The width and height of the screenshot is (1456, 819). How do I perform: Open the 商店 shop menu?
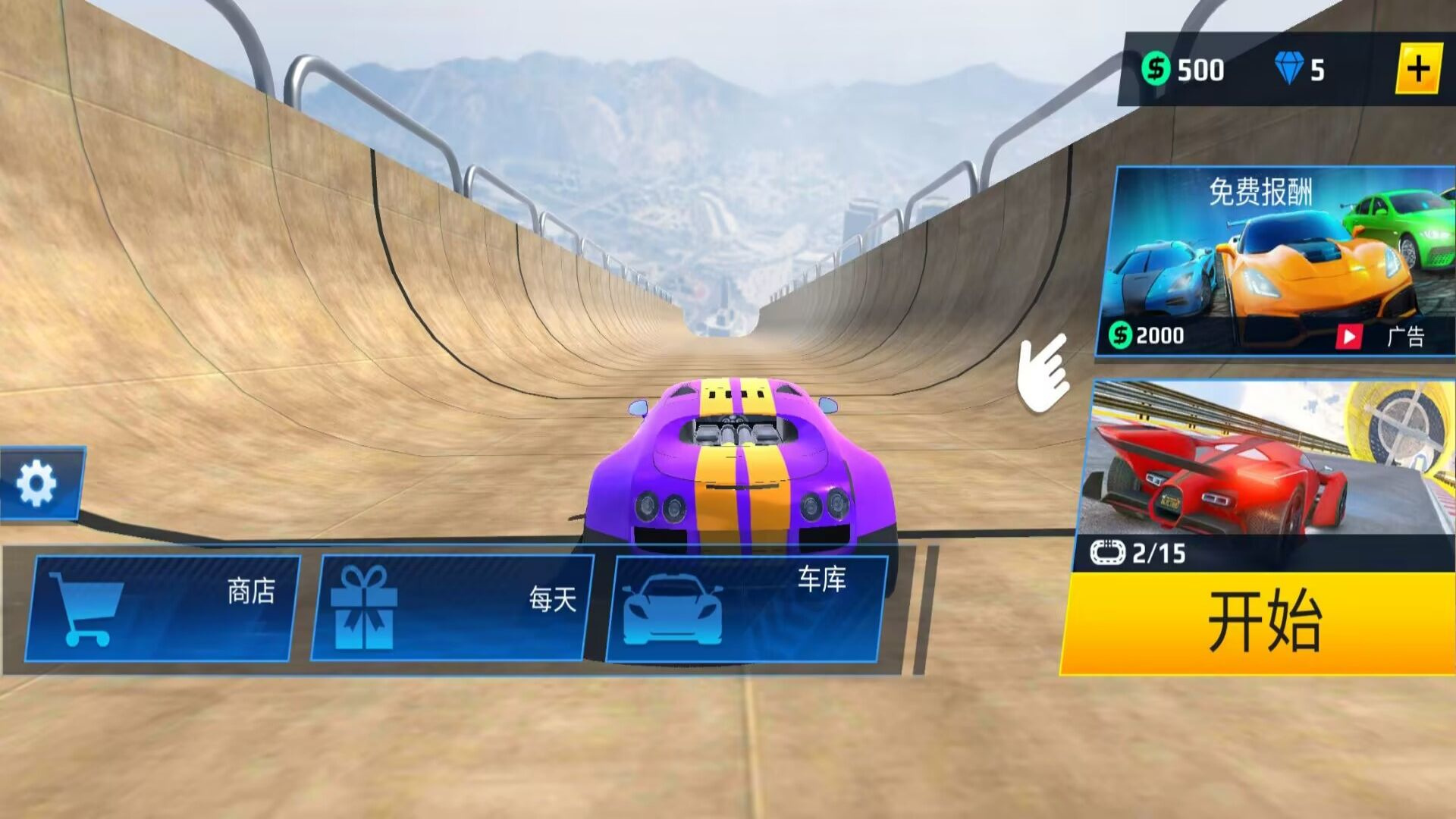coord(162,607)
